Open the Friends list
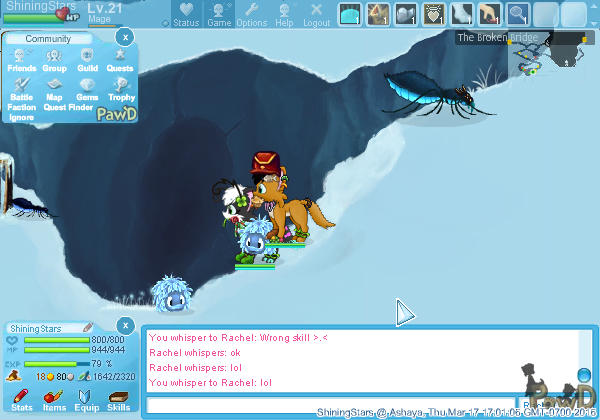Screen dimensions: 600x420 [22, 59]
